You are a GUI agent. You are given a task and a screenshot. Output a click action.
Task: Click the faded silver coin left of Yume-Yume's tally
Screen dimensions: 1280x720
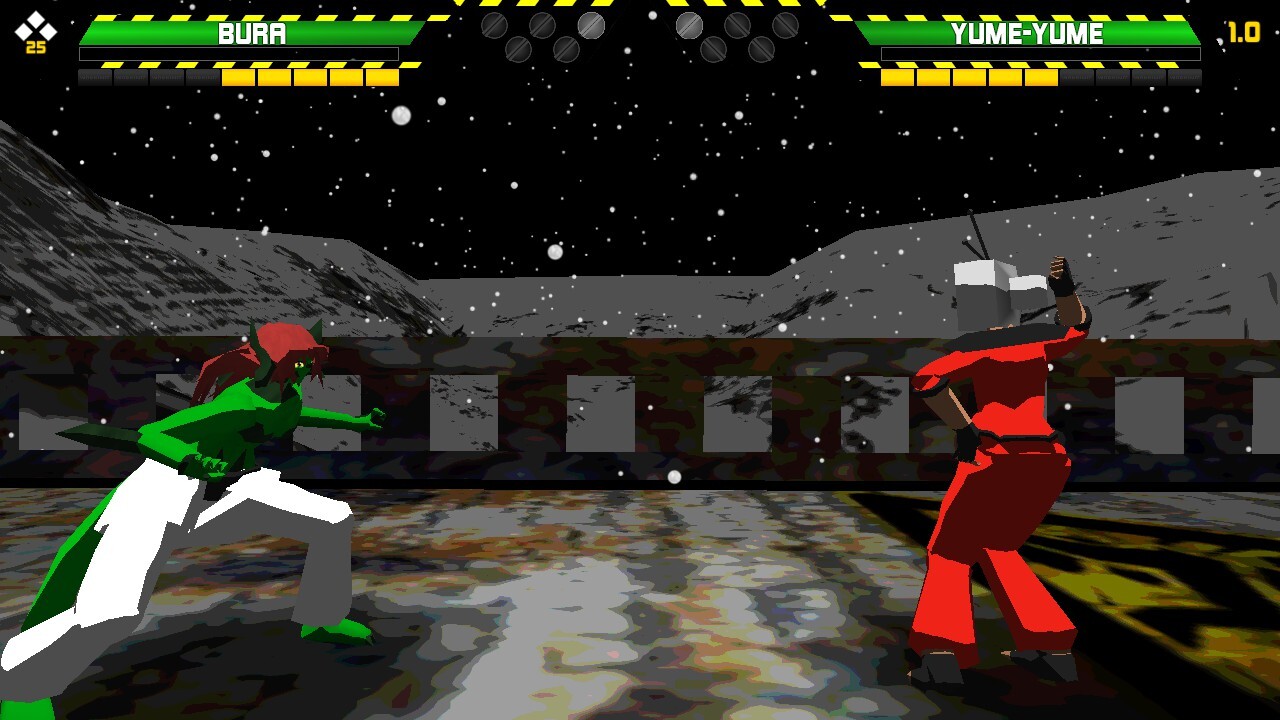click(x=689, y=25)
